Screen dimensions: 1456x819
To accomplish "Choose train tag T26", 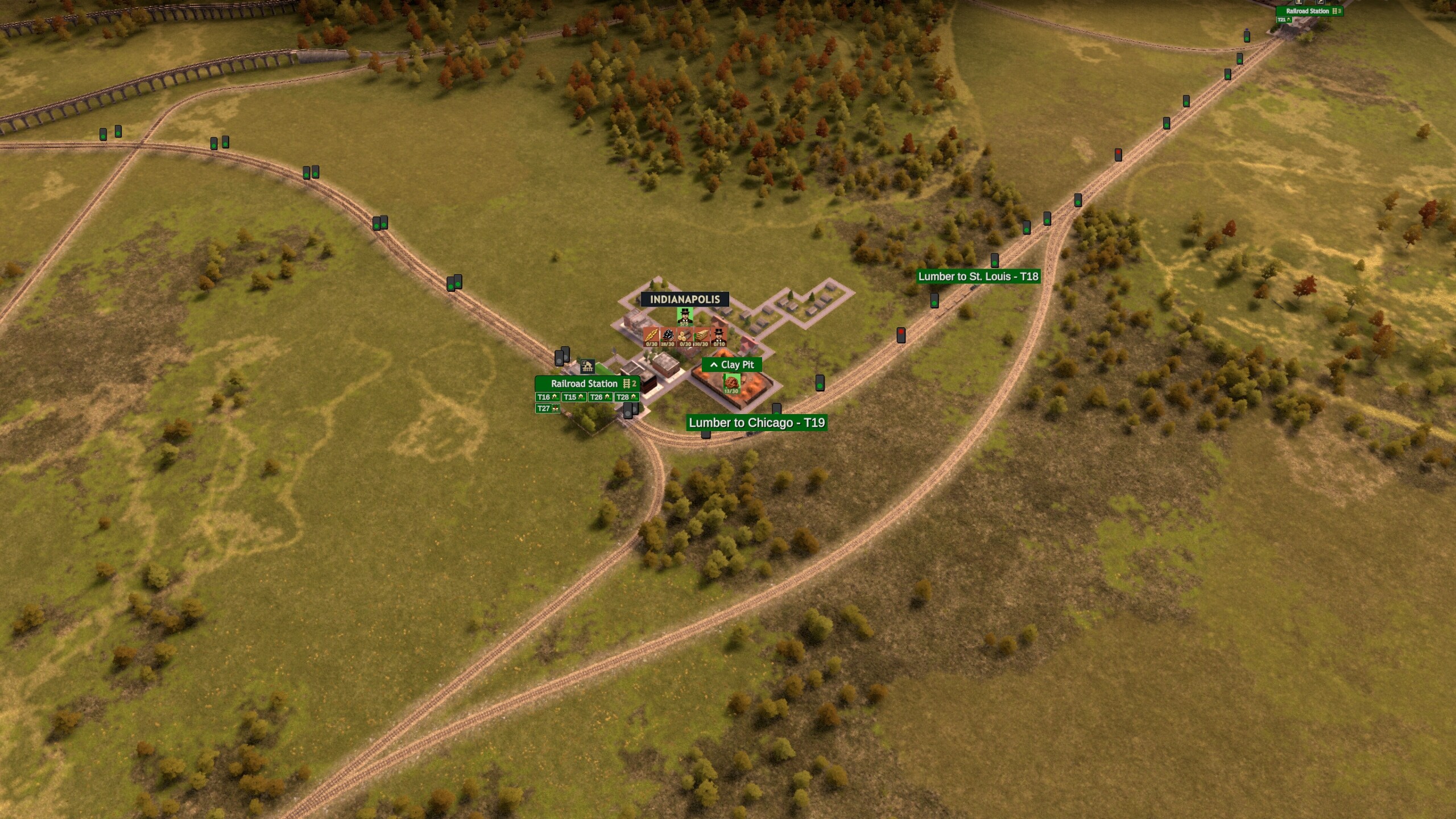I will [x=599, y=397].
